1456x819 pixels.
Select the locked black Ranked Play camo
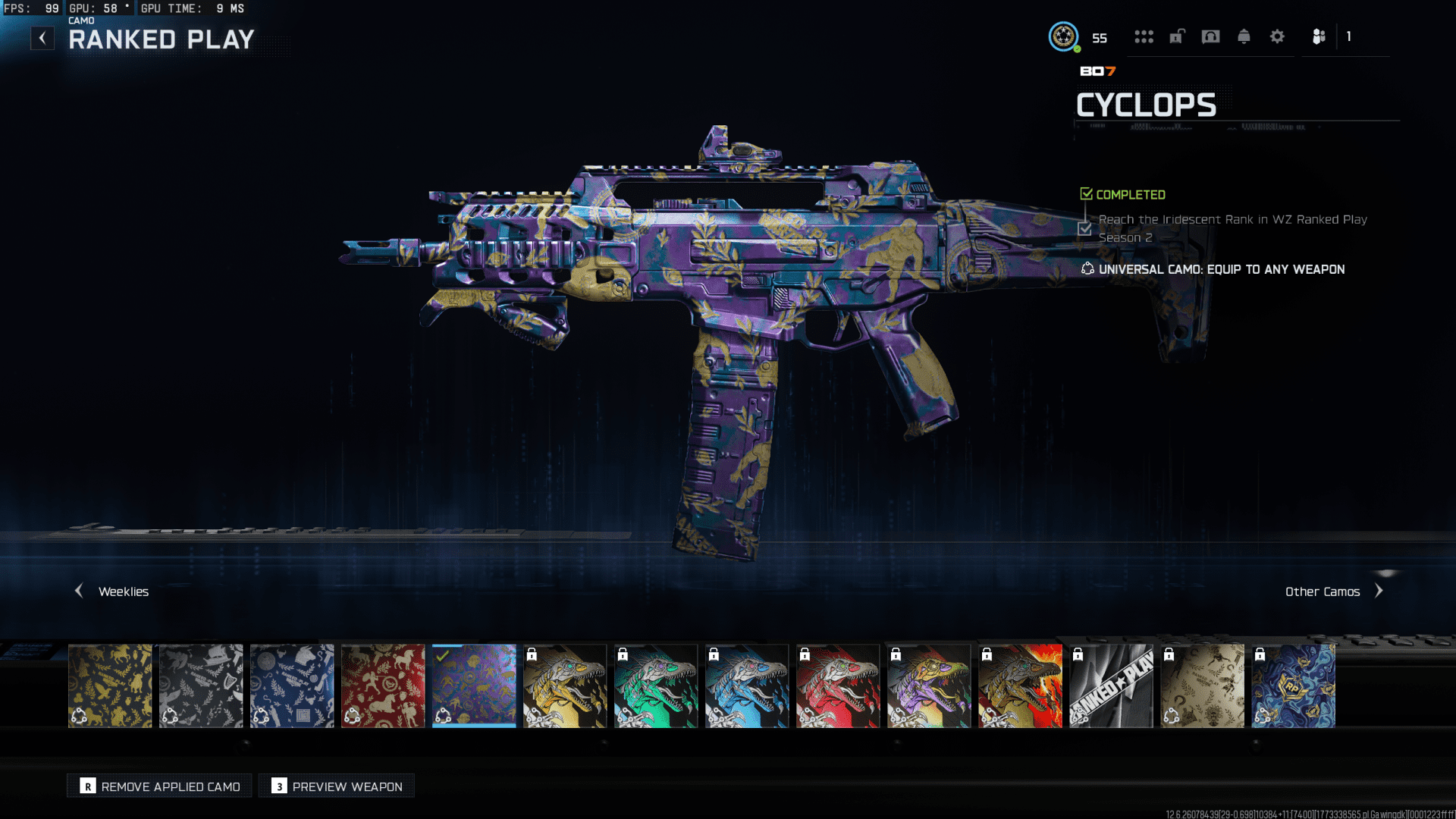(1111, 686)
